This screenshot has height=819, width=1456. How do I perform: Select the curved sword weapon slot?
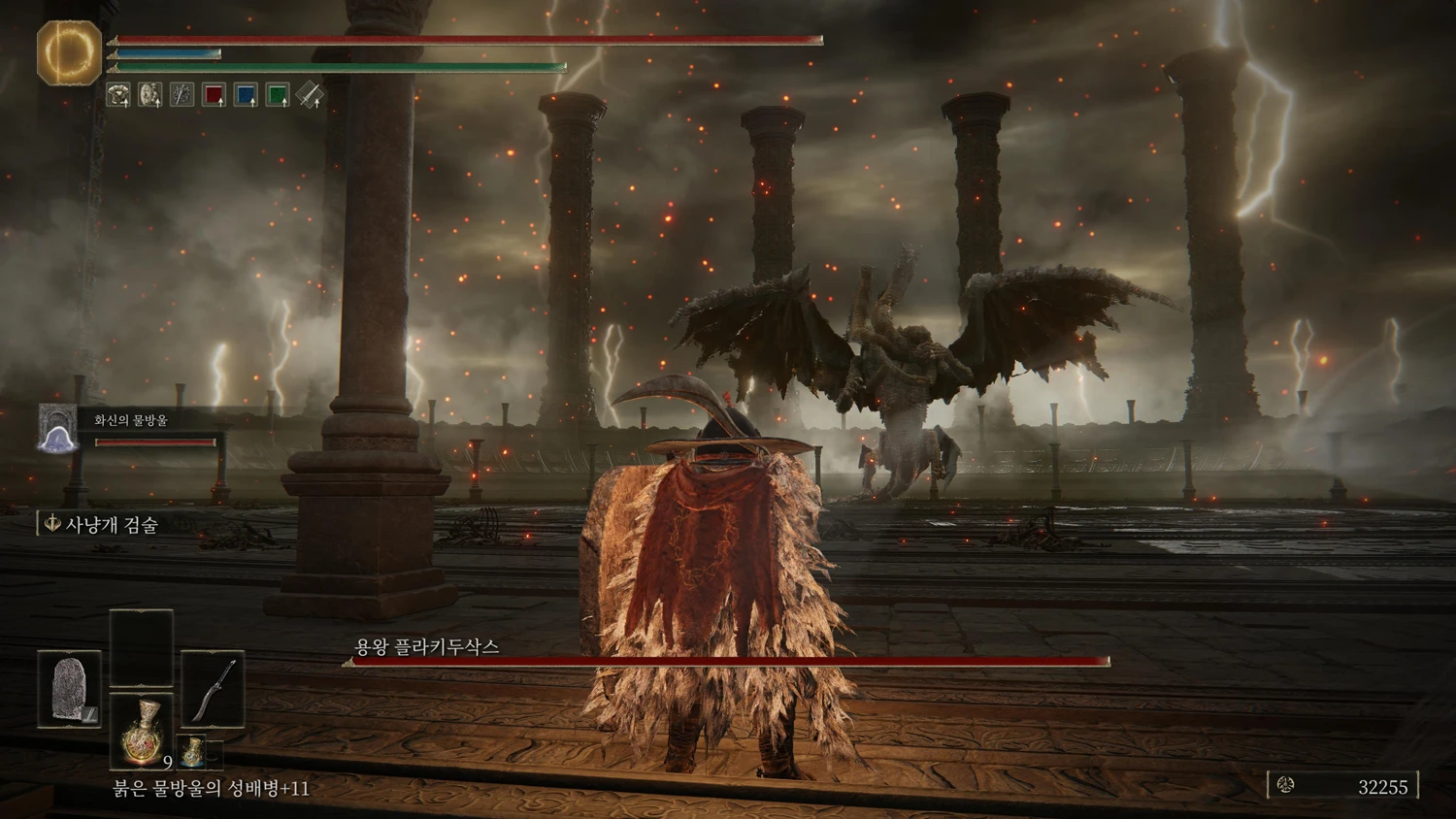pyautogui.click(x=213, y=689)
